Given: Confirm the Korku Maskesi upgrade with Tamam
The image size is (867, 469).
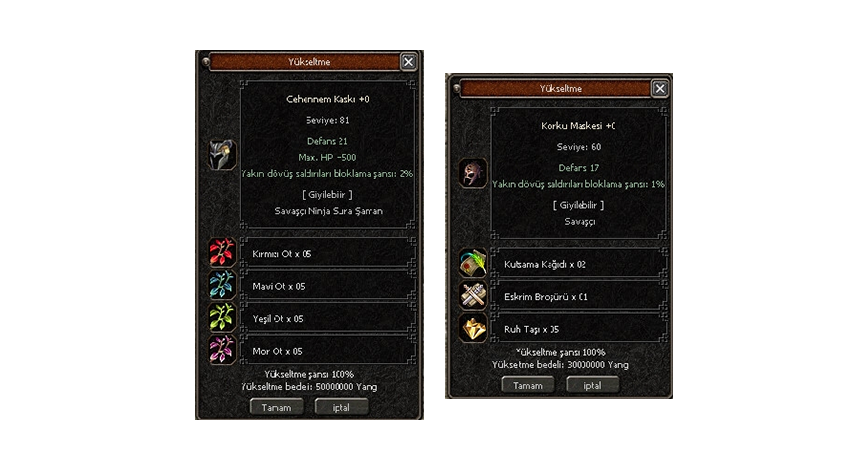Looking at the screenshot, I should pyautogui.click(x=527, y=385).
